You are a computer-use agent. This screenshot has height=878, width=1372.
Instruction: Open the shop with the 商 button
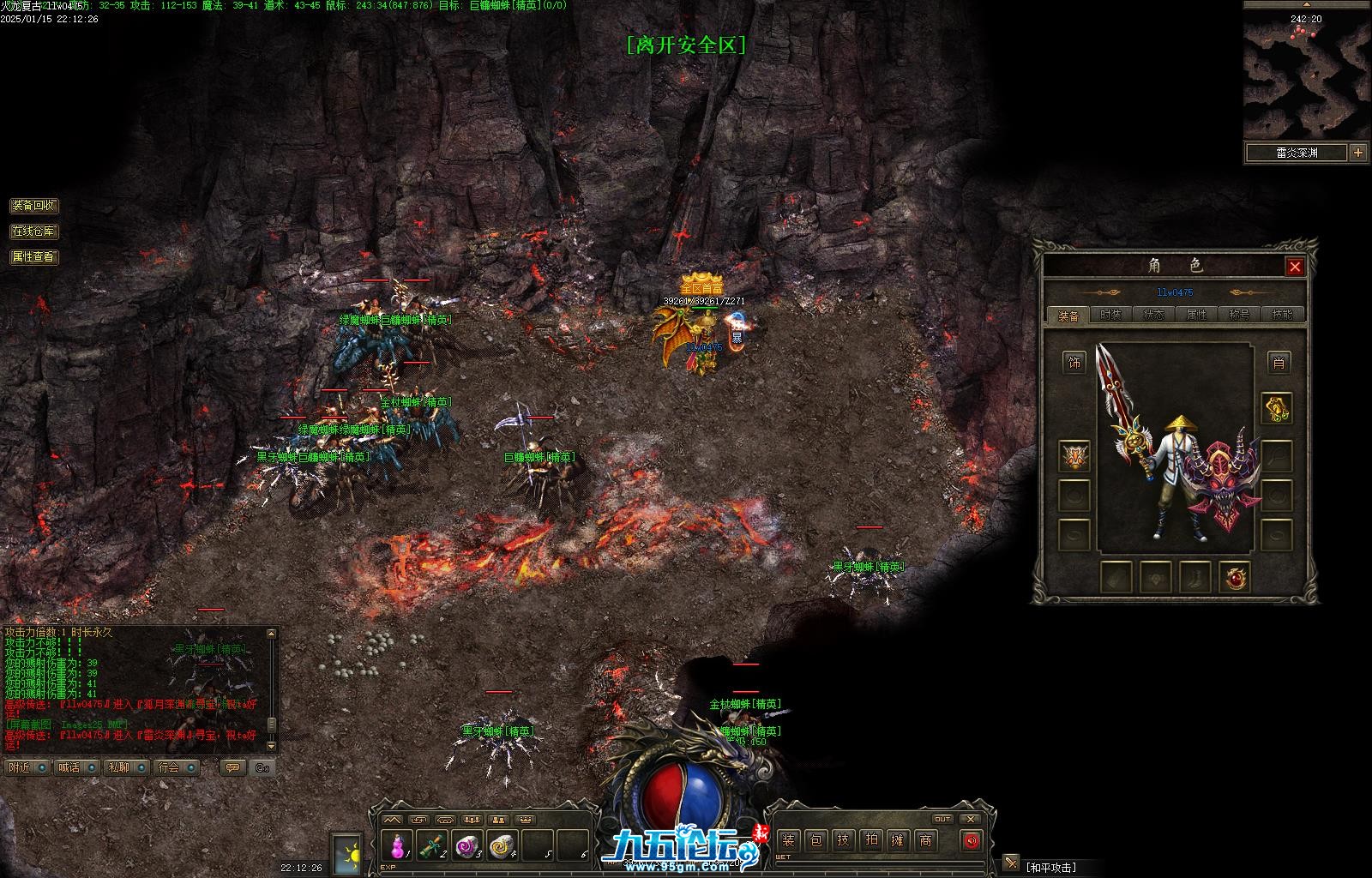pos(925,840)
